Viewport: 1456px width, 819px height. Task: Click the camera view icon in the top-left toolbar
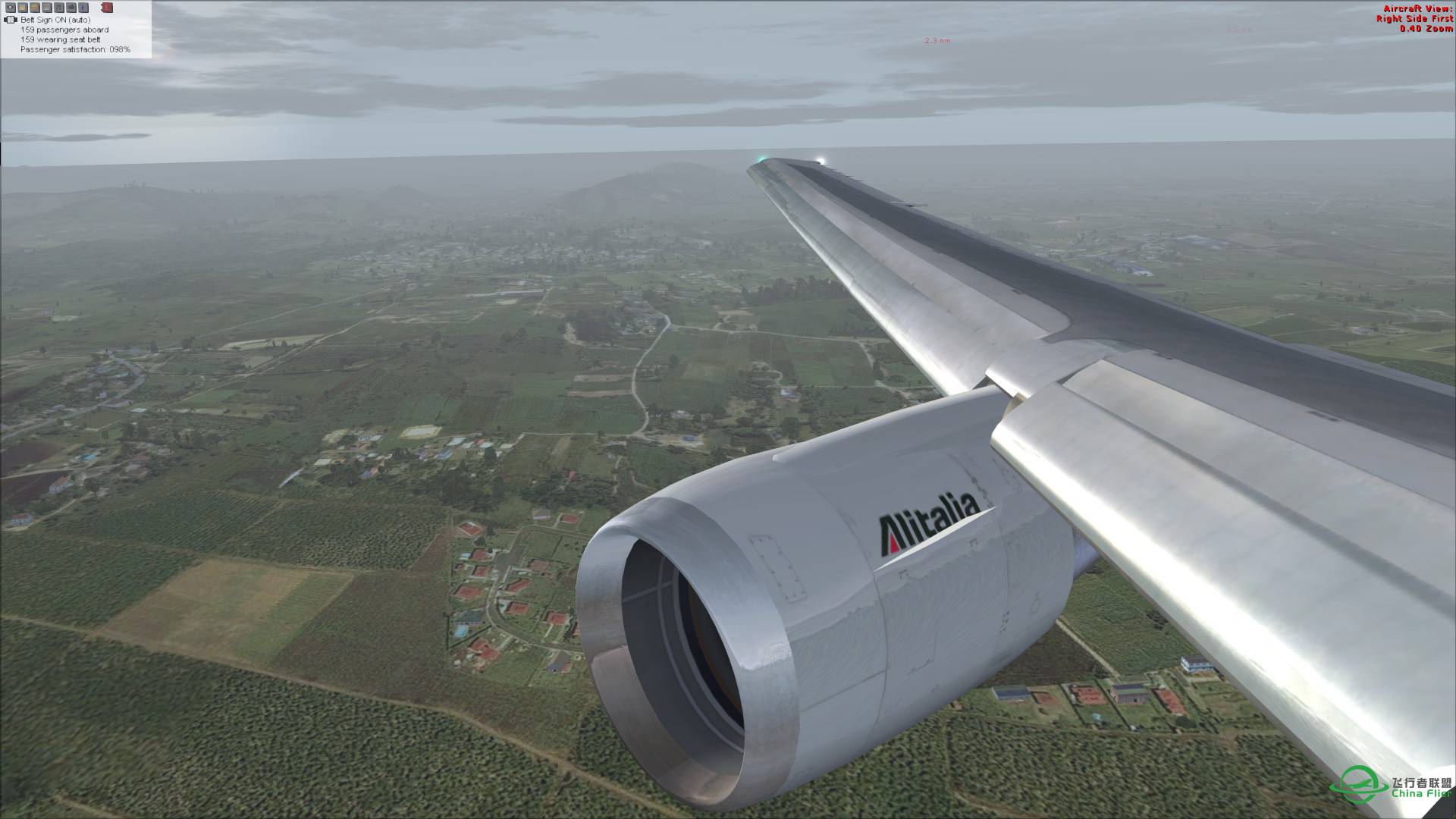coord(11,8)
